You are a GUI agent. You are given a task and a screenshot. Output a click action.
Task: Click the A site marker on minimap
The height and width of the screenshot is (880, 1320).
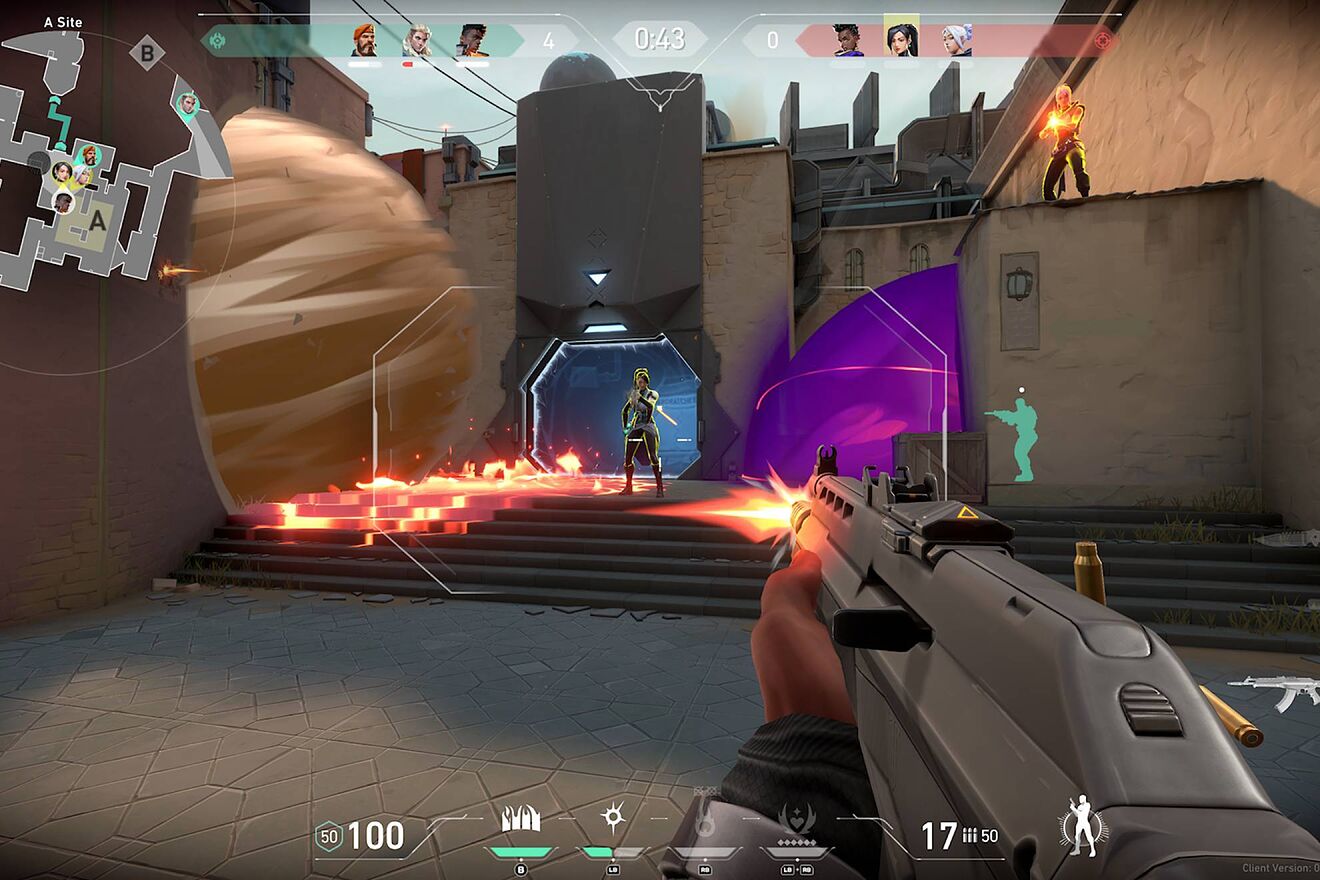coord(97,221)
